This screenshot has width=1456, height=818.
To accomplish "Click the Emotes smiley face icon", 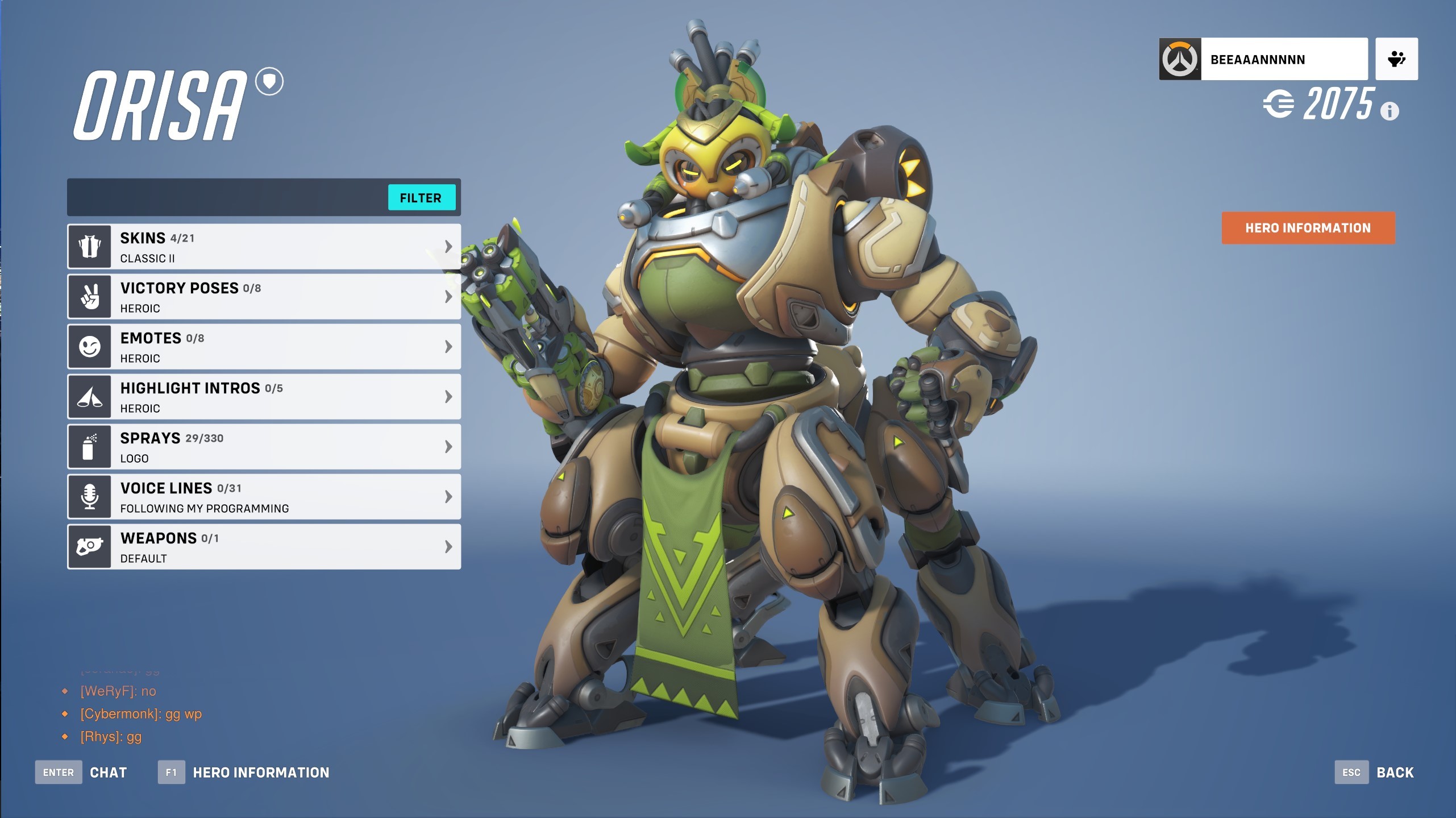I will (x=90, y=346).
